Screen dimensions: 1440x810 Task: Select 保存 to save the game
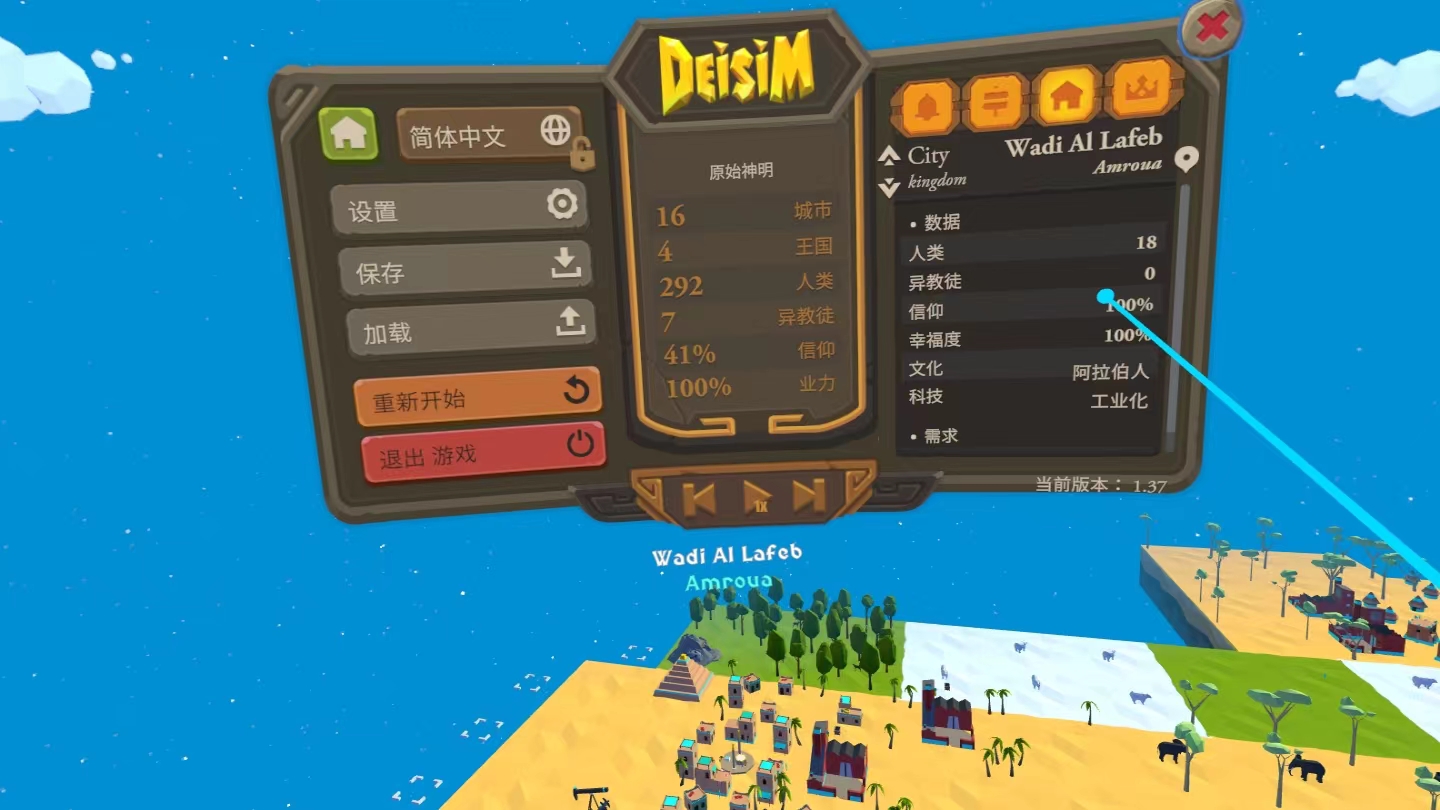[465, 269]
